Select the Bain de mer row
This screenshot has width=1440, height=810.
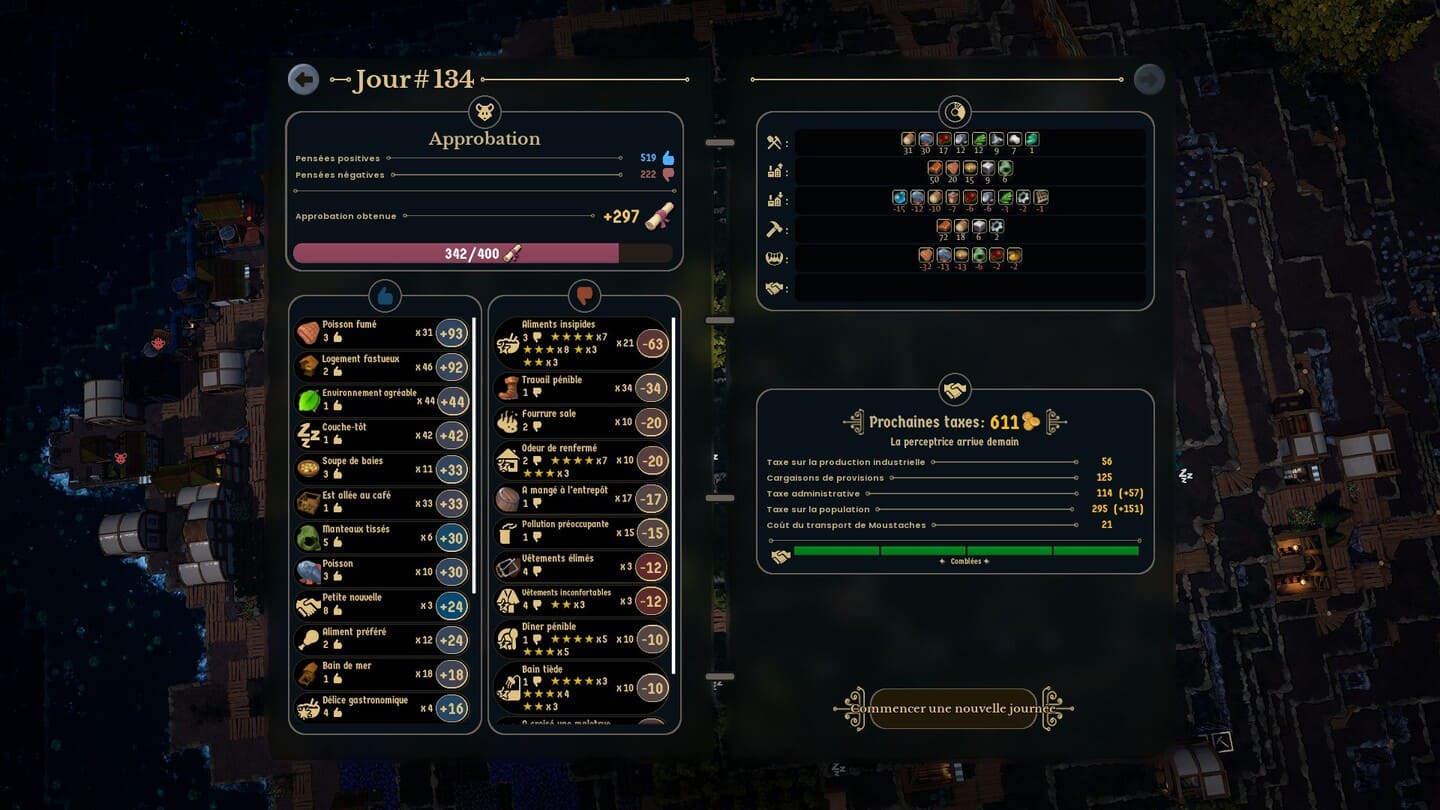(x=381, y=673)
